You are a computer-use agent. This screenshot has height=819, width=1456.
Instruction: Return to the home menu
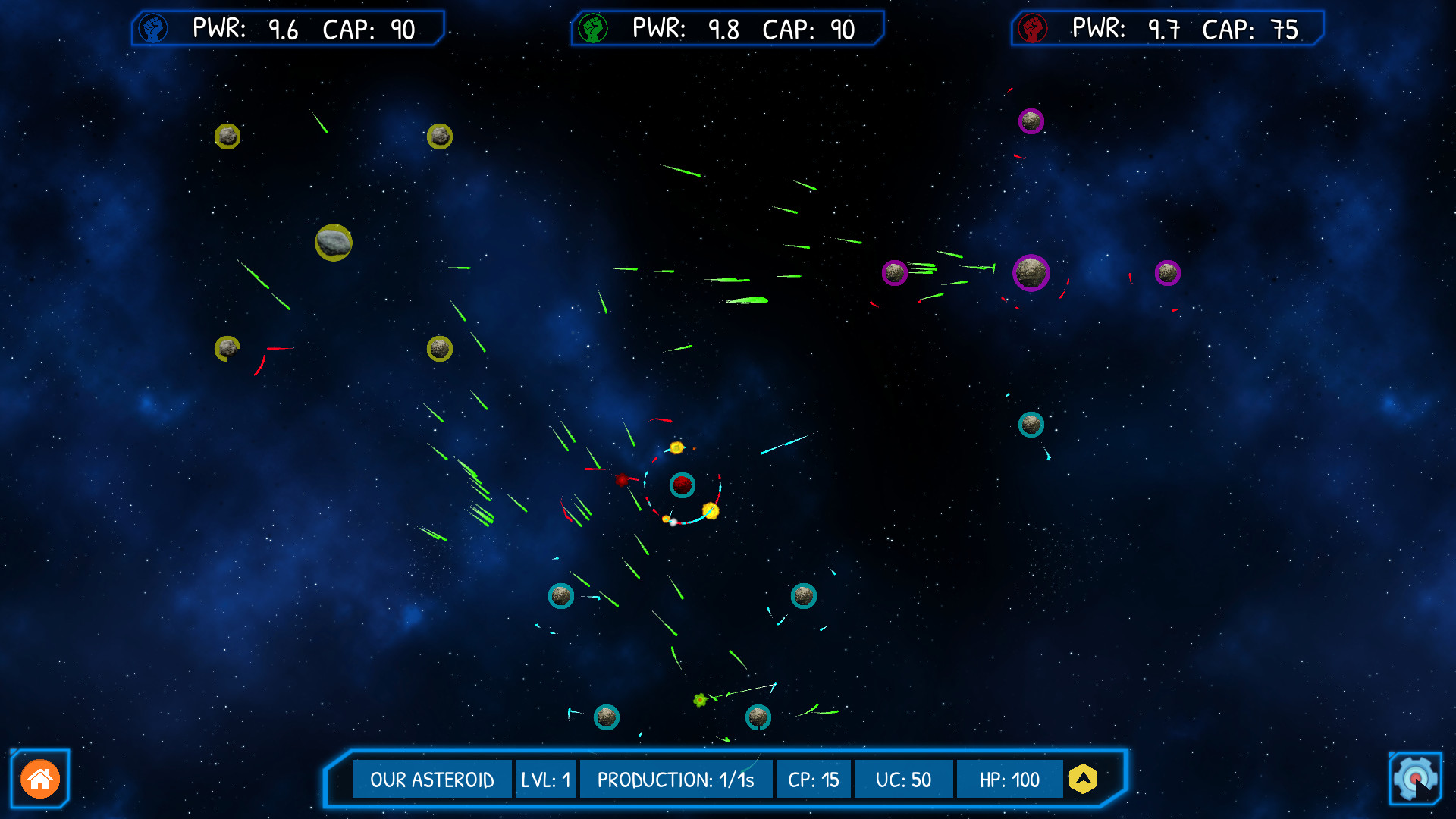tap(40, 779)
